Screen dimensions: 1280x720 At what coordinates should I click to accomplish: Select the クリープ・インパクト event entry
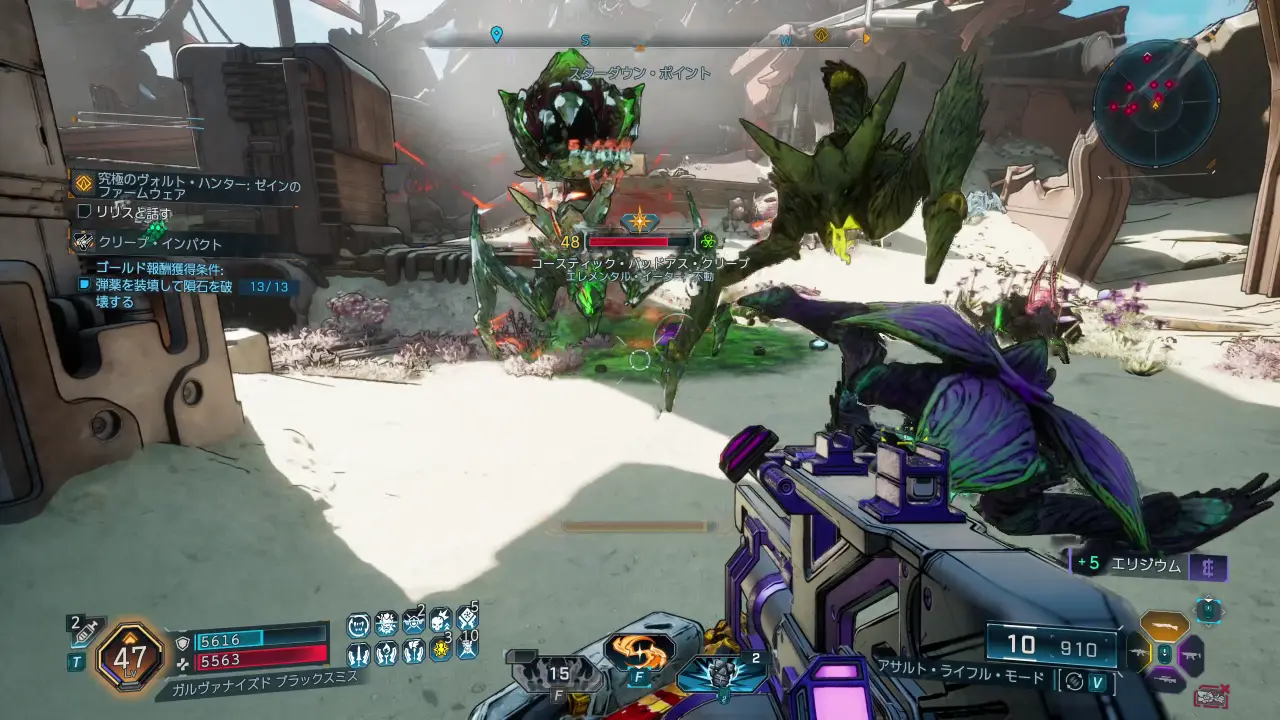[x=160, y=243]
